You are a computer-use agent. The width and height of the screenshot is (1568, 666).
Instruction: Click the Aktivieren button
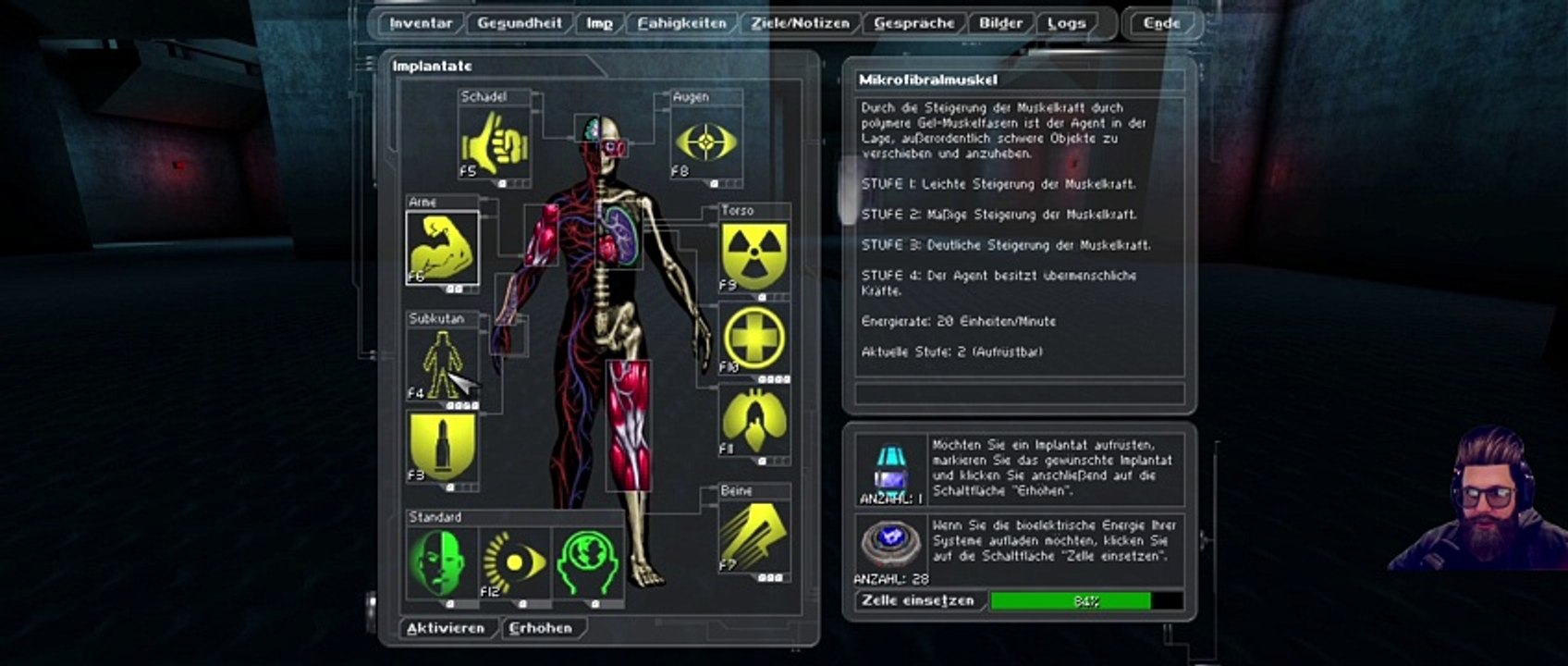point(446,628)
